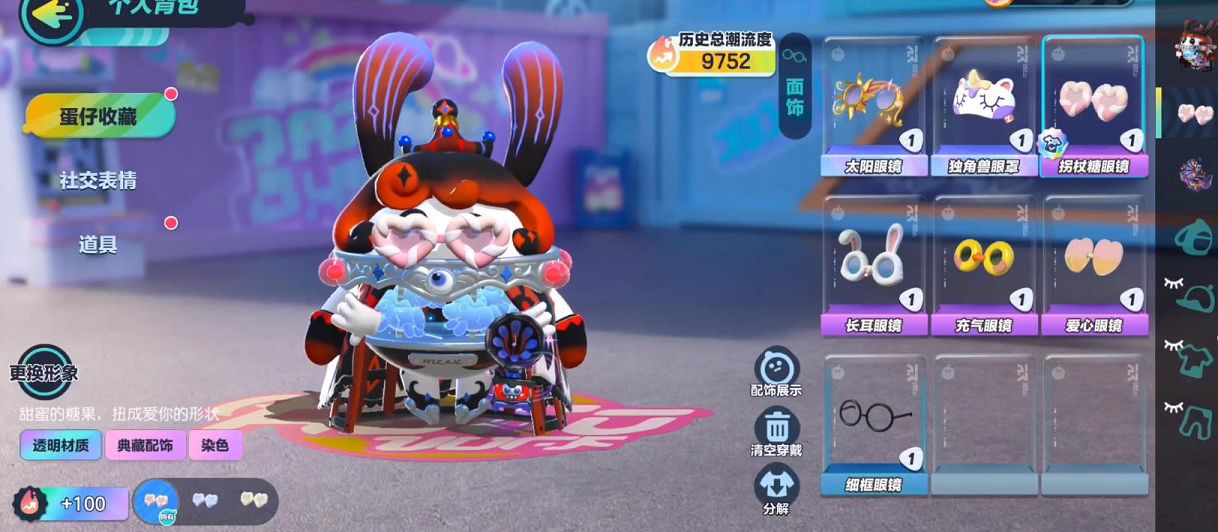Select the 透明材质 transparent material tag
Viewport: 1218px width, 532px height.
pos(61,445)
